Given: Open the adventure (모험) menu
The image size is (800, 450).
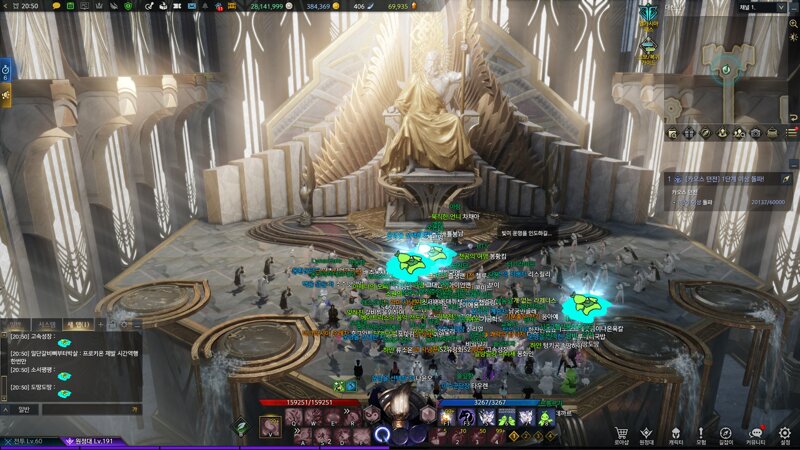Looking at the screenshot, I should (701, 433).
